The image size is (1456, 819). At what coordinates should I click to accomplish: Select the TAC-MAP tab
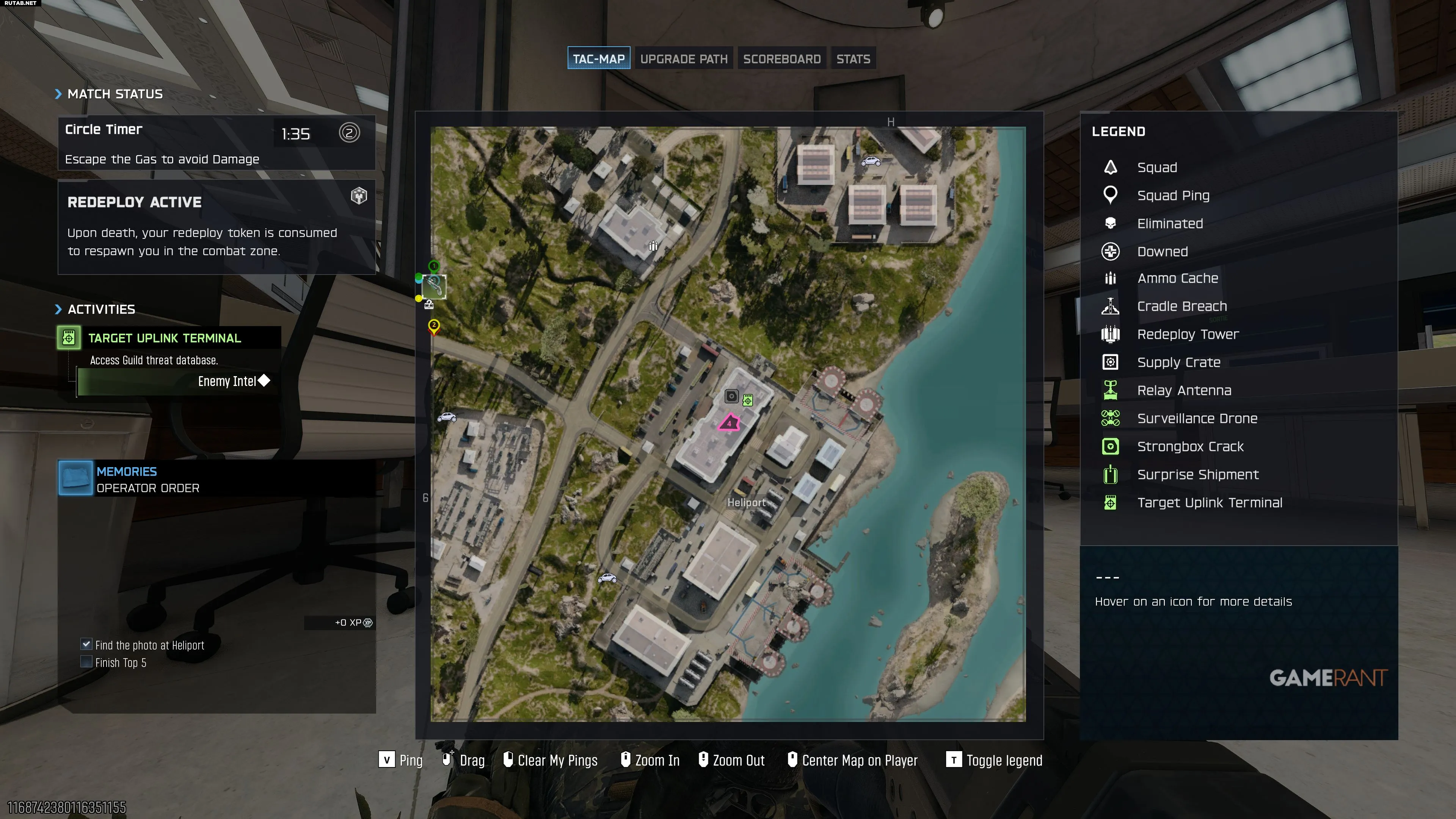(x=599, y=59)
